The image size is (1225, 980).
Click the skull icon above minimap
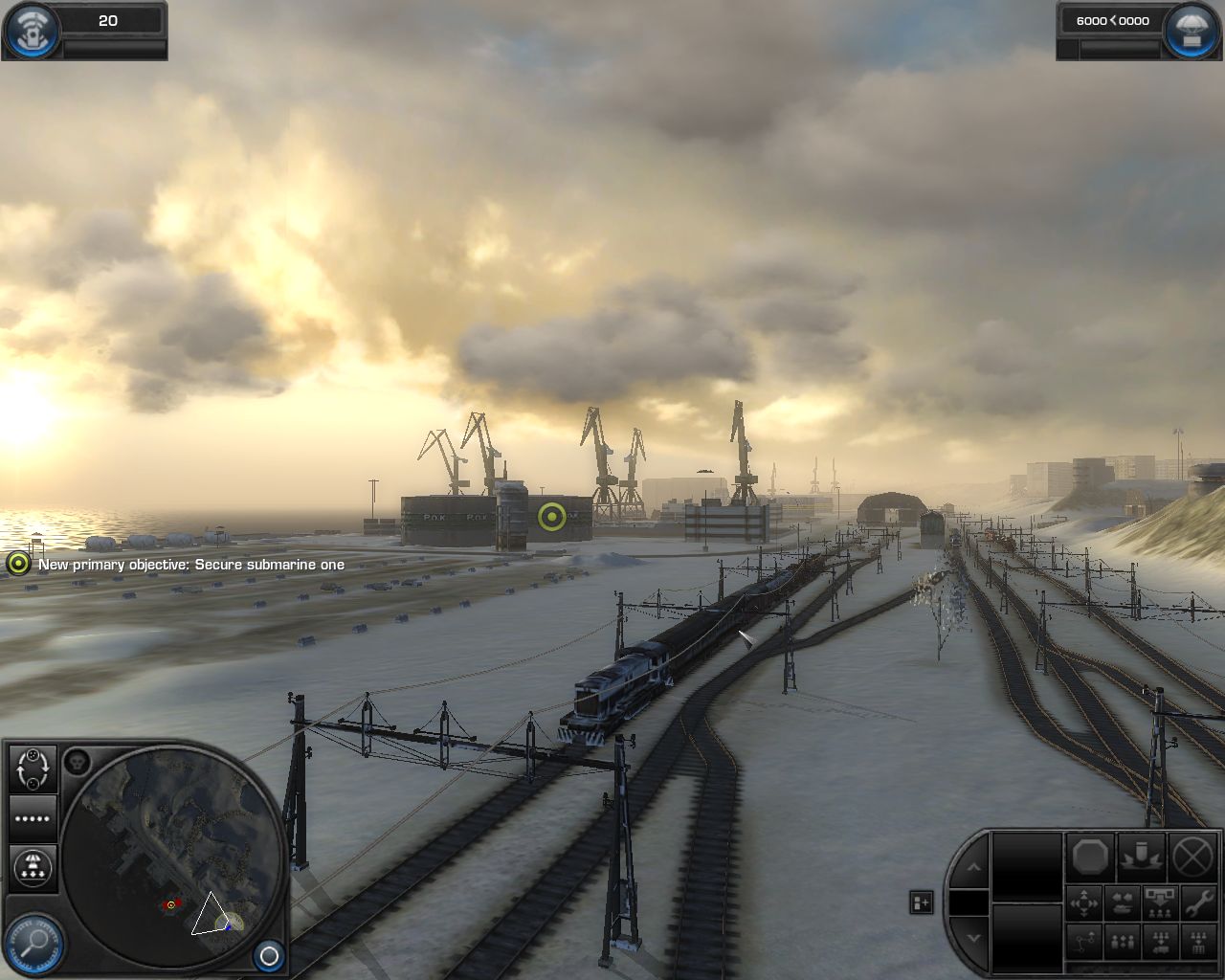tap(77, 763)
